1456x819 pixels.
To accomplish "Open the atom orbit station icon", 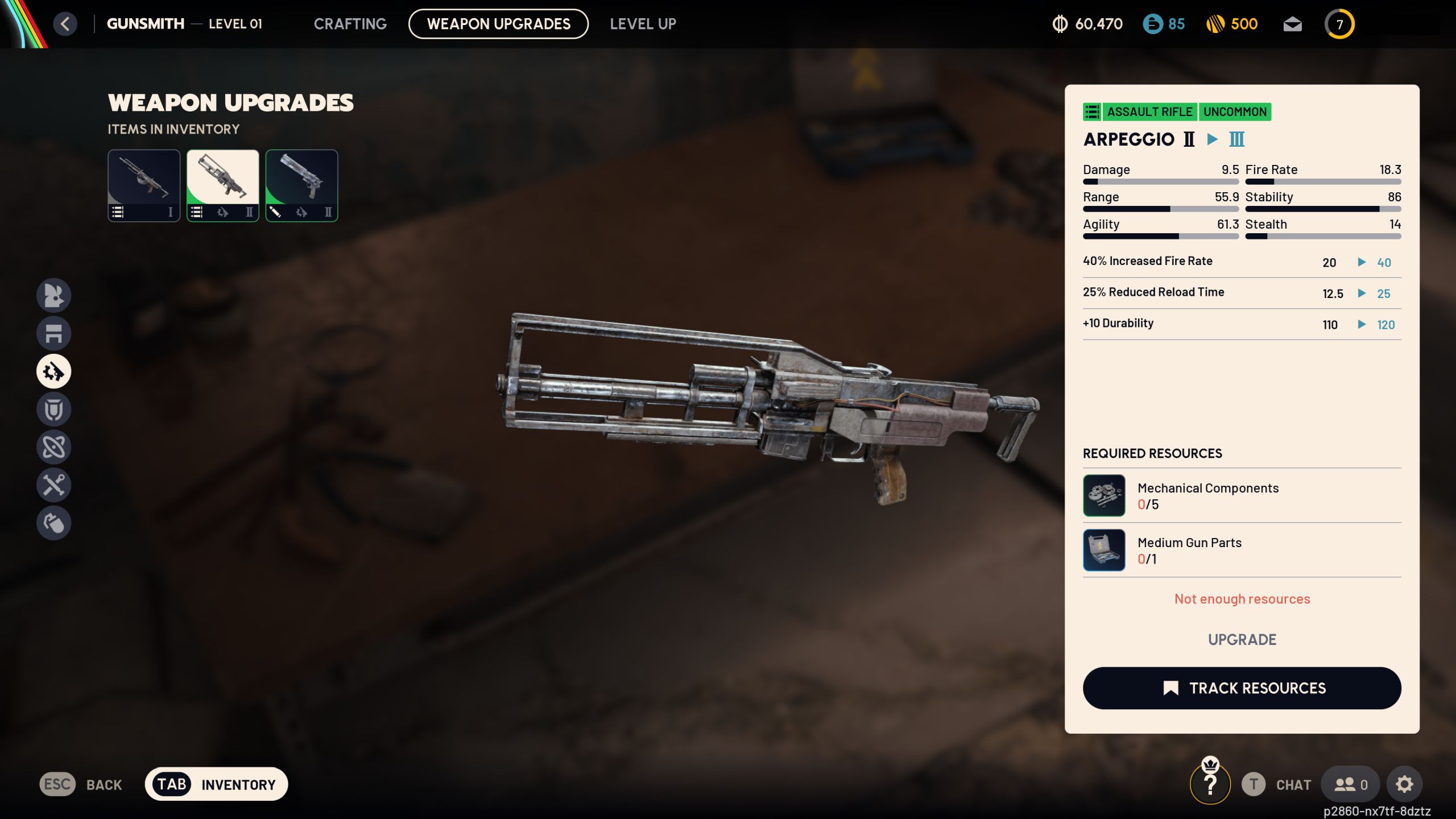I will click(54, 447).
